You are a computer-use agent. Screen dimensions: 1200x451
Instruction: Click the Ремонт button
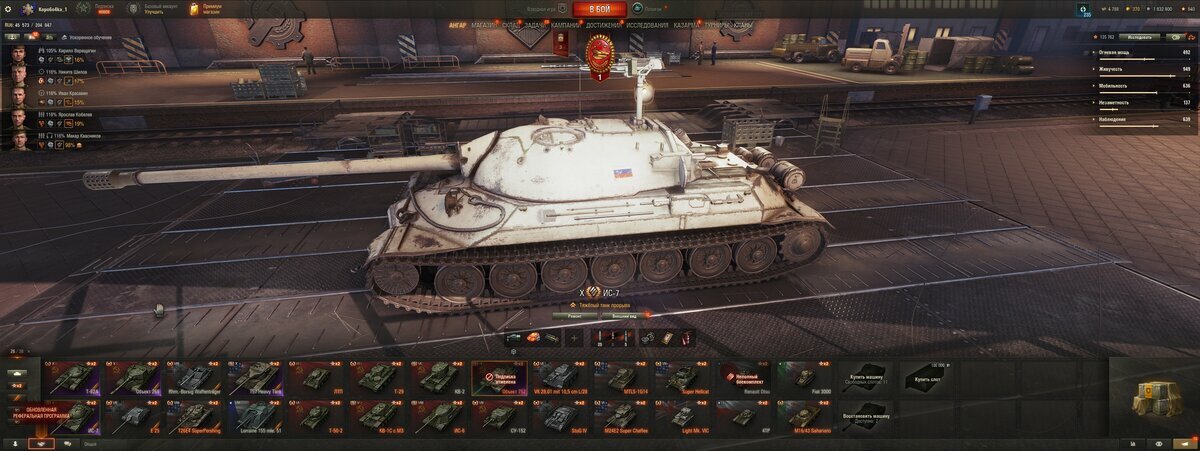575,314
